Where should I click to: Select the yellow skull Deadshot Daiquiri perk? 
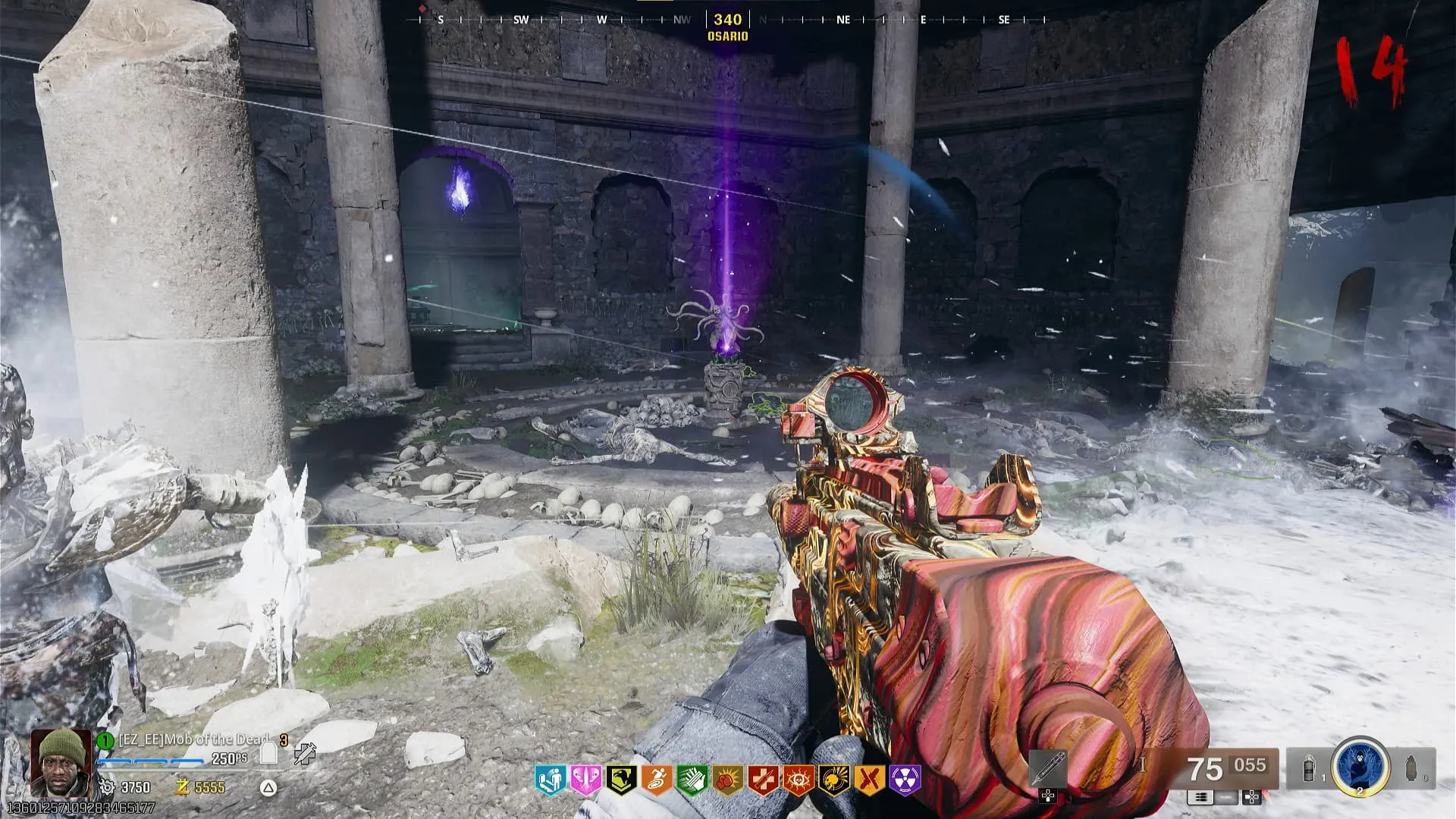click(834, 780)
